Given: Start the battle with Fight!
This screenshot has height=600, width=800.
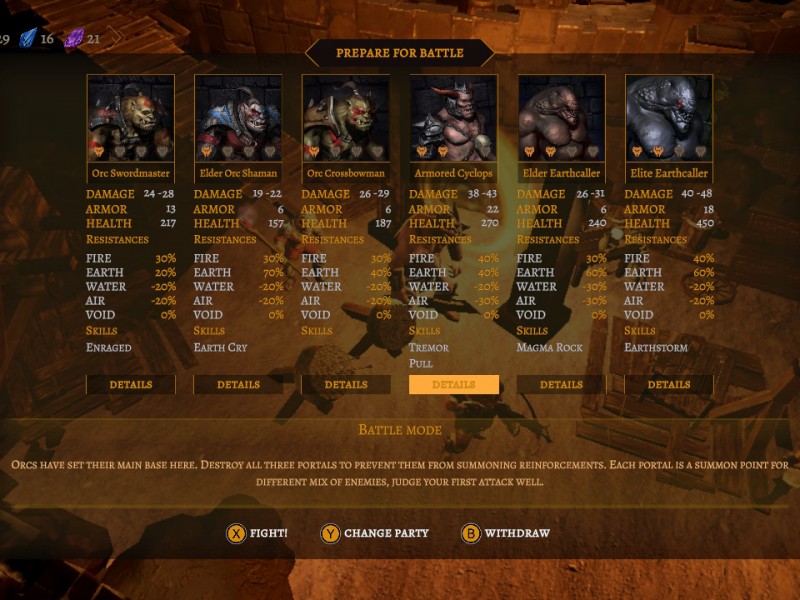Looking at the screenshot, I should coord(257,534).
